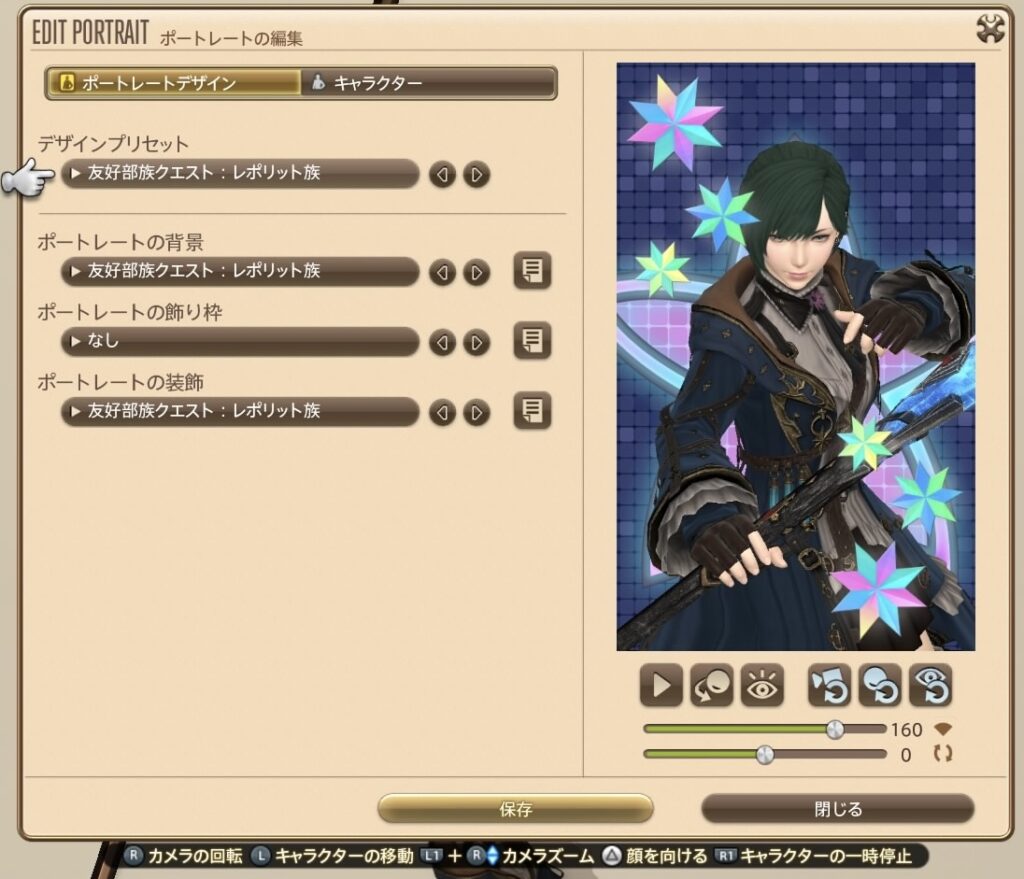Image resolution: width=1024 pixels, height=879 pixels.
Task: Switch to the ポートレートデザイン tab
Action: pyautogui.click(x=173, y=83)
